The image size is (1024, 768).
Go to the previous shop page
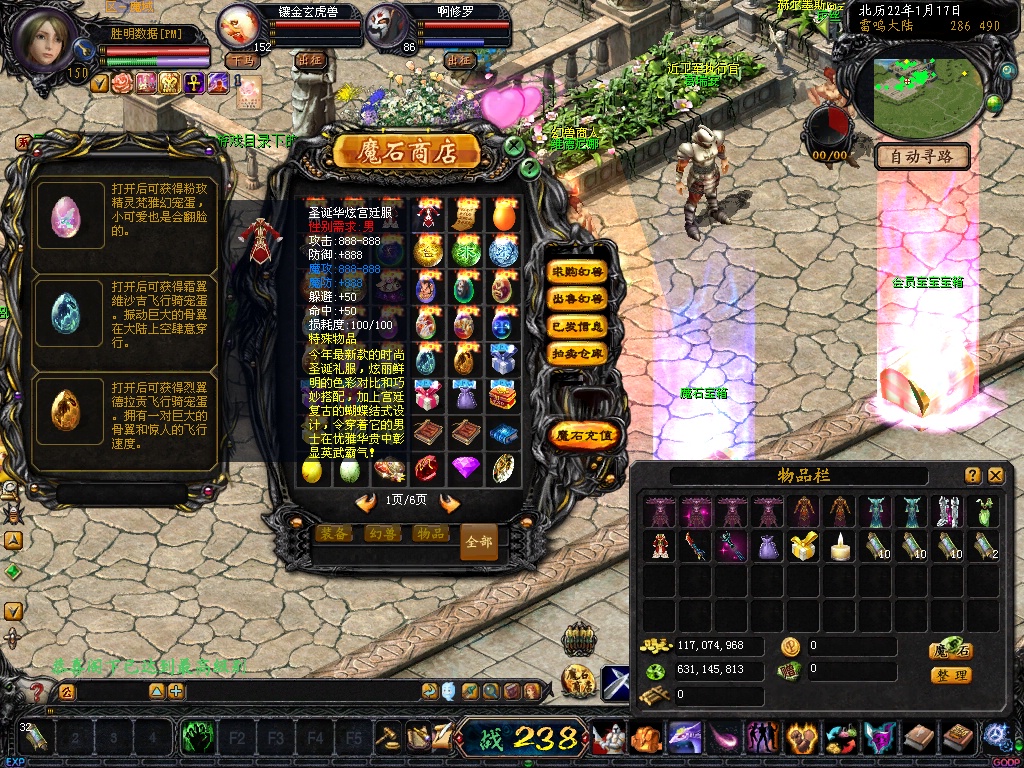click(366, 502)
